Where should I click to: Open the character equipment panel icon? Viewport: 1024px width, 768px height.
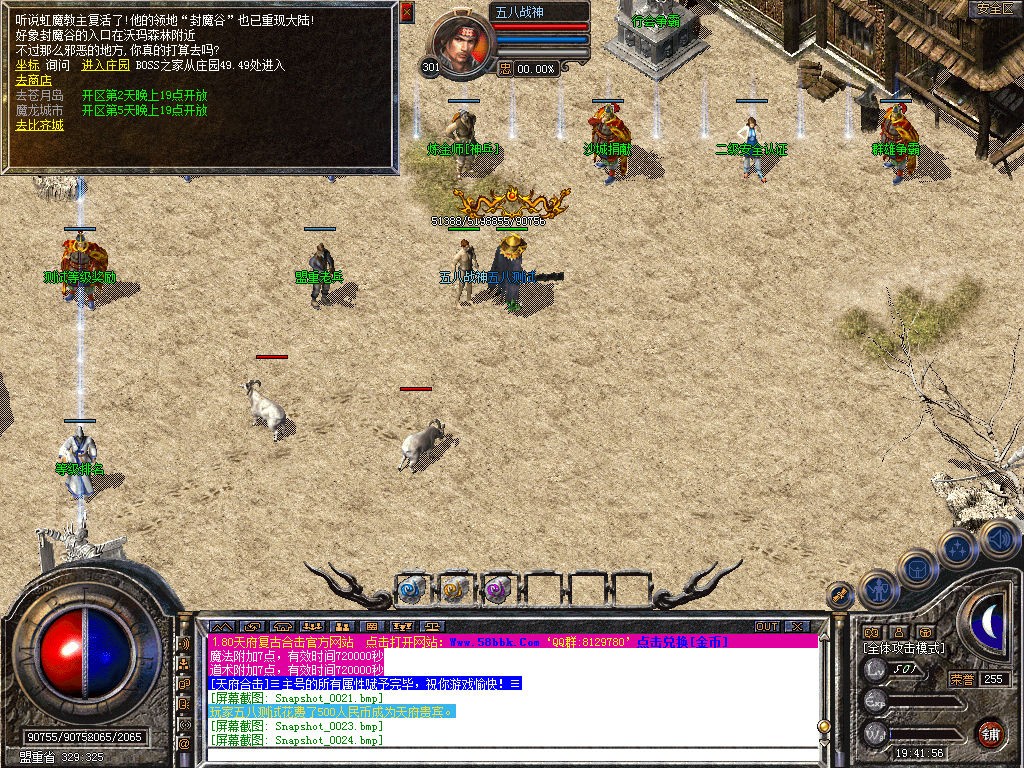pyautogui.click(x=876, y=590)
